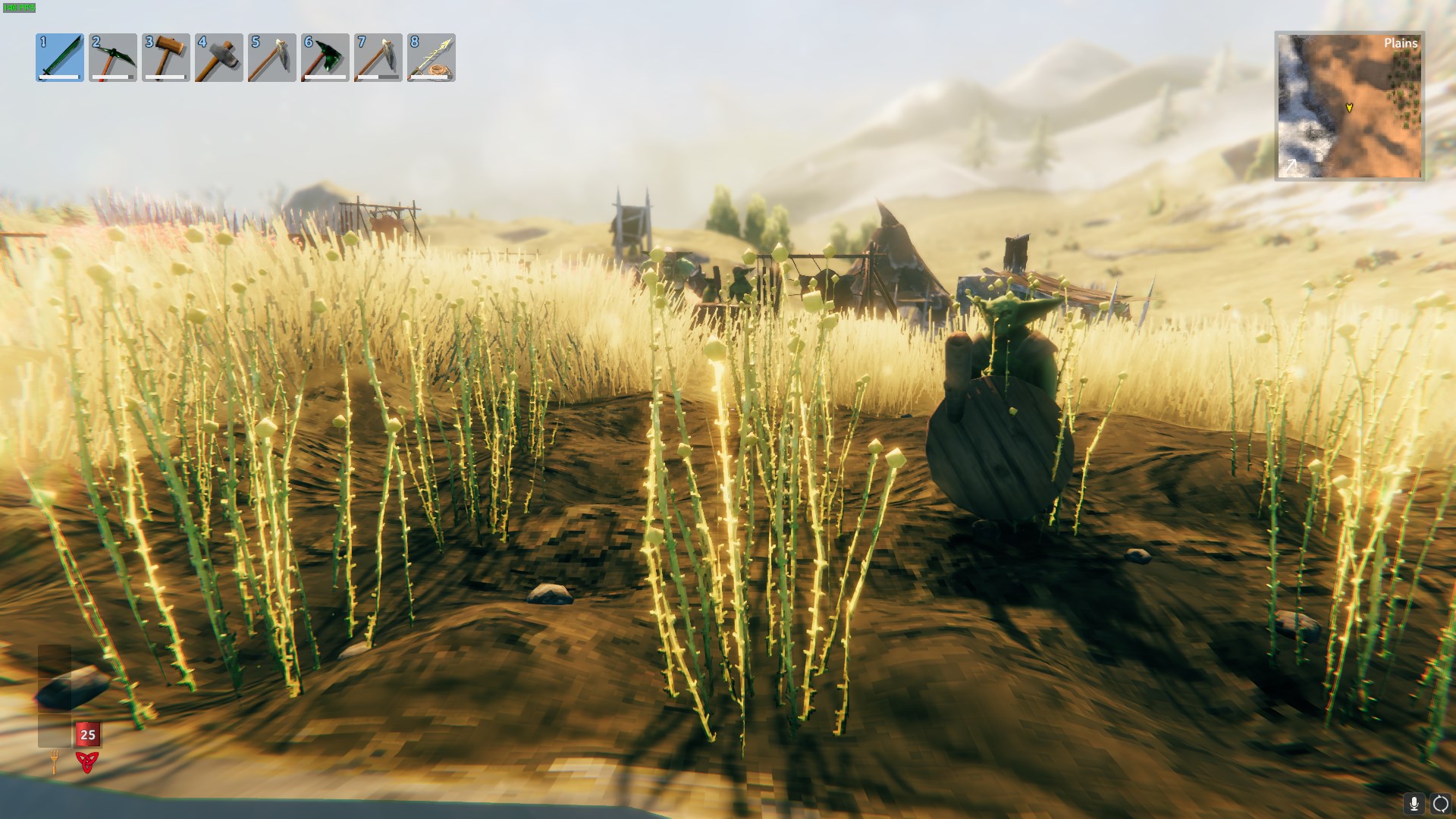Select the green-bladed axe in slot 6
The width and height of the screenshot is (1456, 819).
[x=325, y=58]
